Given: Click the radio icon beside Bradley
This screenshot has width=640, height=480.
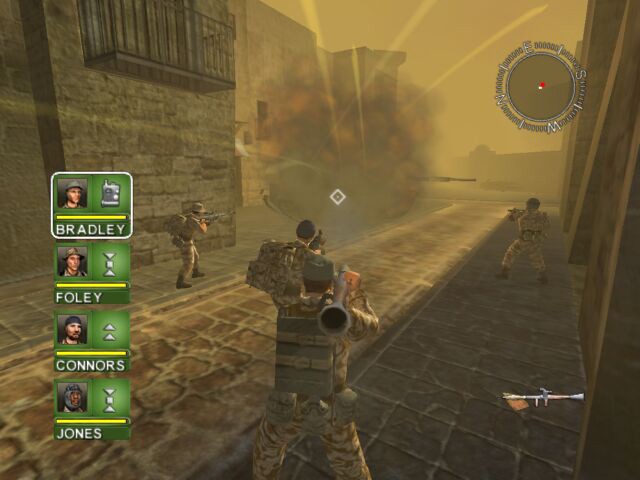Looking at the screenshot, I should coord(110,193).
